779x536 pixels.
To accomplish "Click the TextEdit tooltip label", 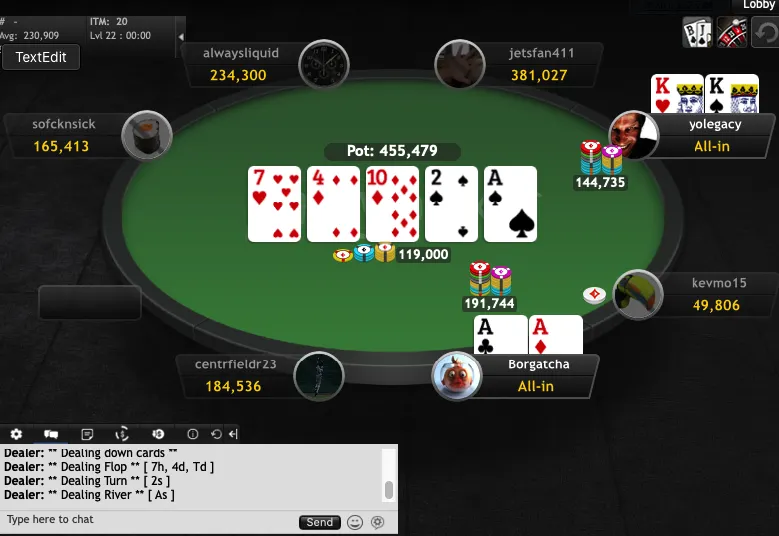I will tap(41, 57).
